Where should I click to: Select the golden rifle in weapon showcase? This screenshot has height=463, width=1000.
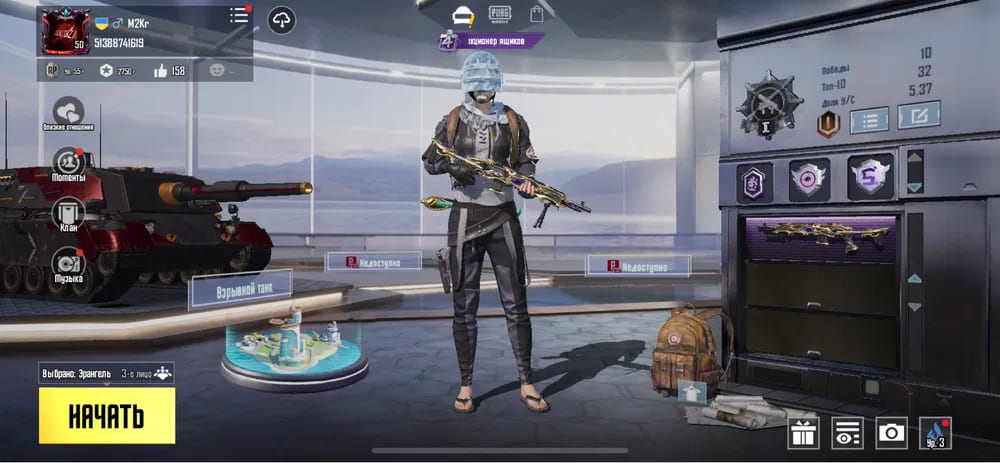pos(822,237)
